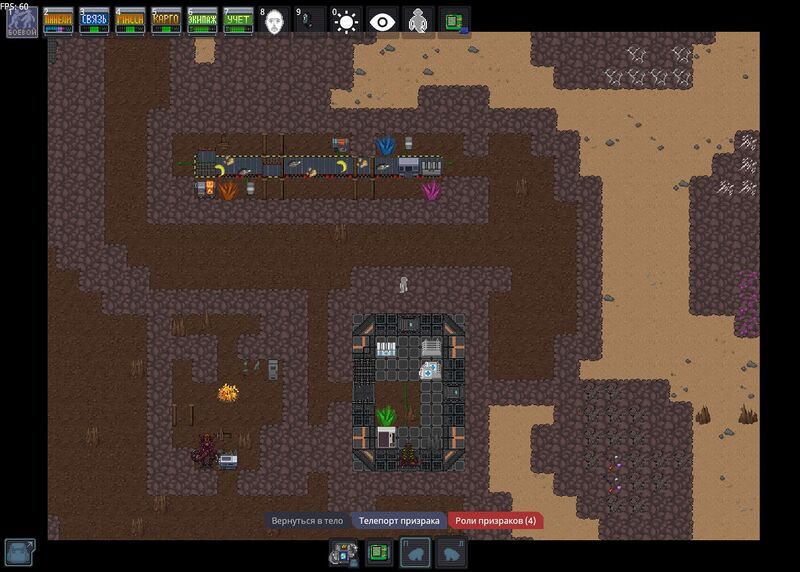The height and width of the screenshot is (572, 800).
Task: Click the Боевой combat mode slot
Action: 22,22
